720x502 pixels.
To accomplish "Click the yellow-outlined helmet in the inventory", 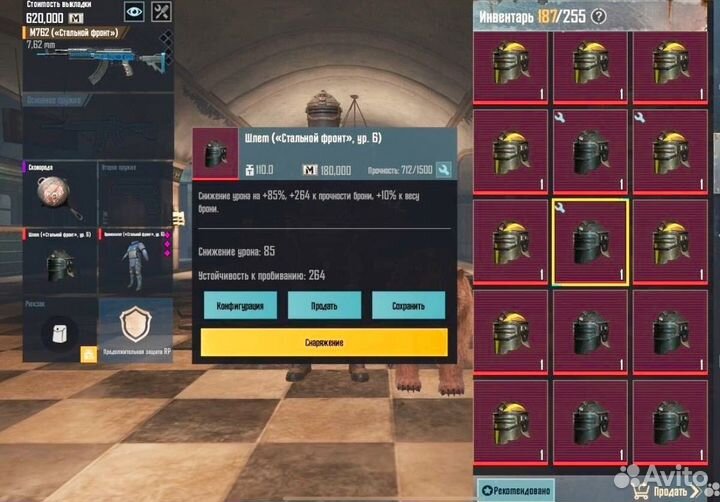I will 590,242.
